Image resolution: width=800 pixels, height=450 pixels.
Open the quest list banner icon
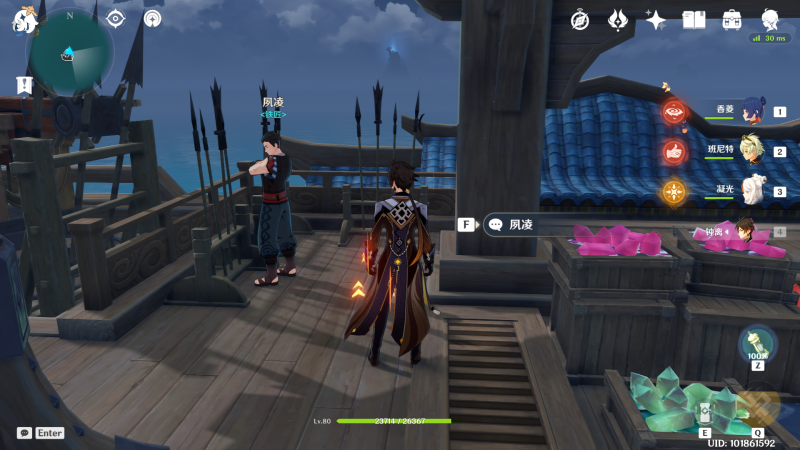[x=24, y=86]
